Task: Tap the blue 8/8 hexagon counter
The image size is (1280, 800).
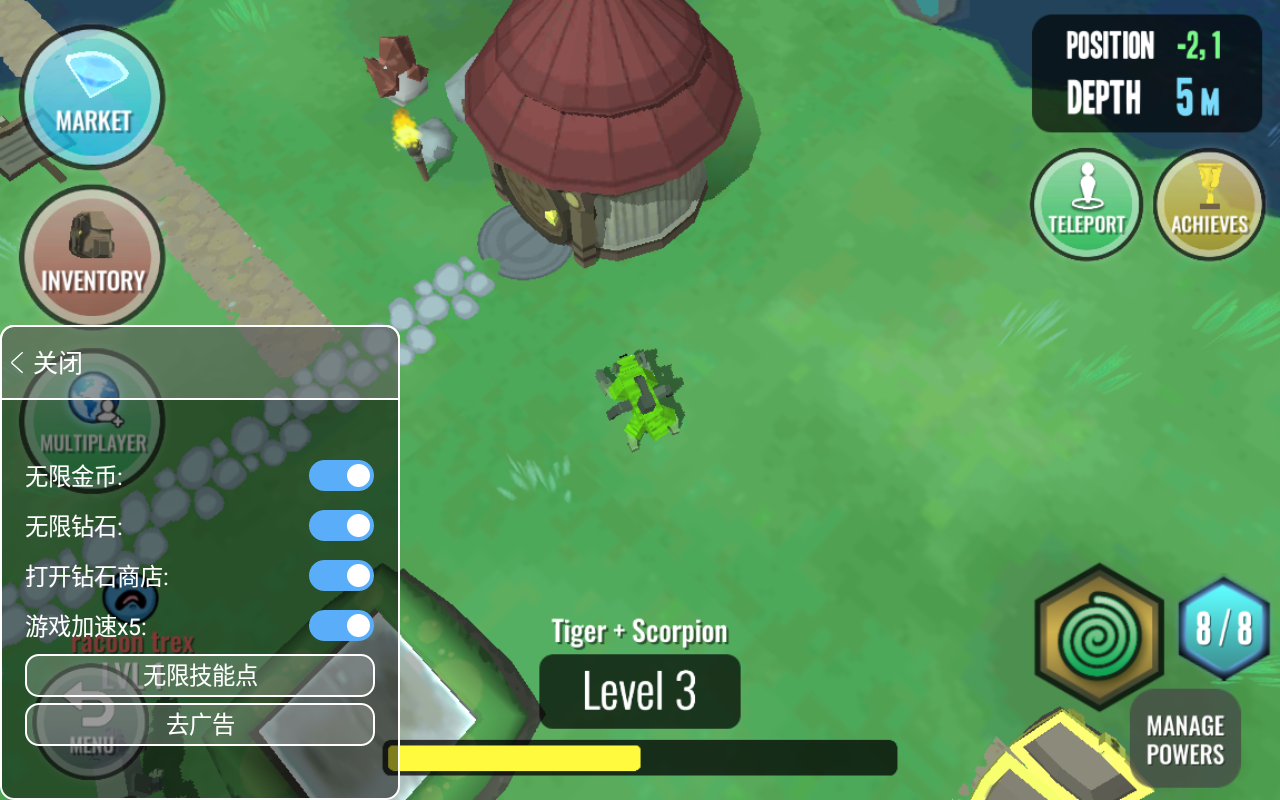Action: coord(1224,629)
